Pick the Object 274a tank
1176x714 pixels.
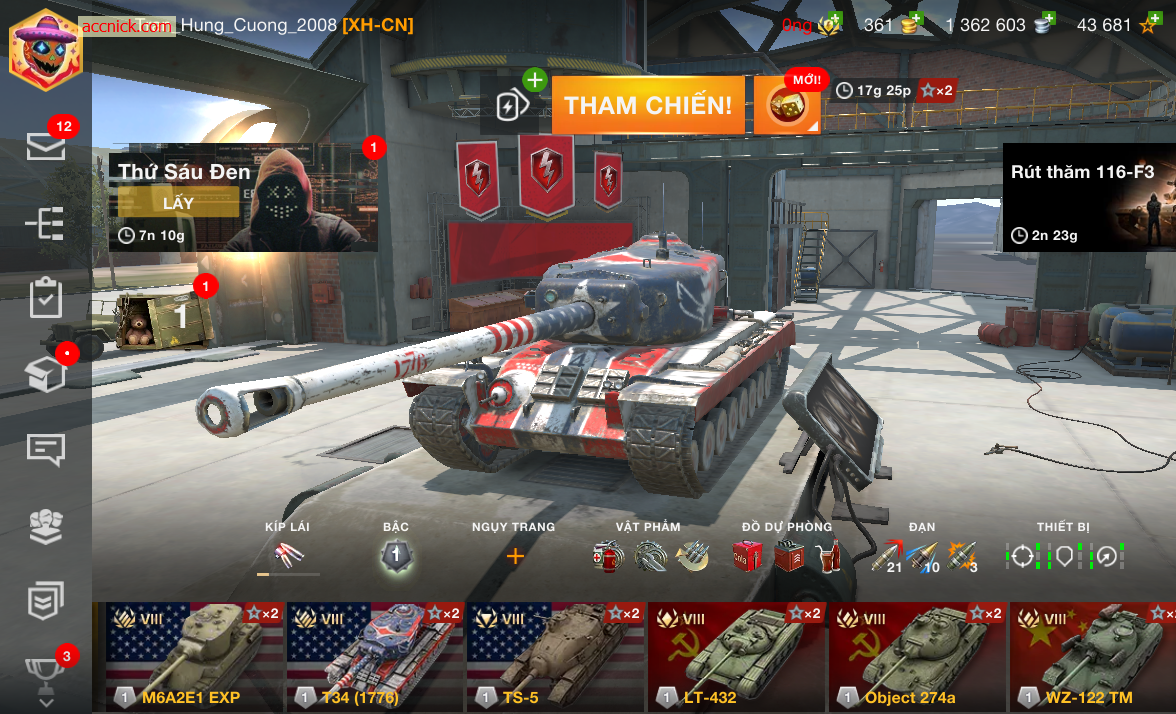pos(916,656)
